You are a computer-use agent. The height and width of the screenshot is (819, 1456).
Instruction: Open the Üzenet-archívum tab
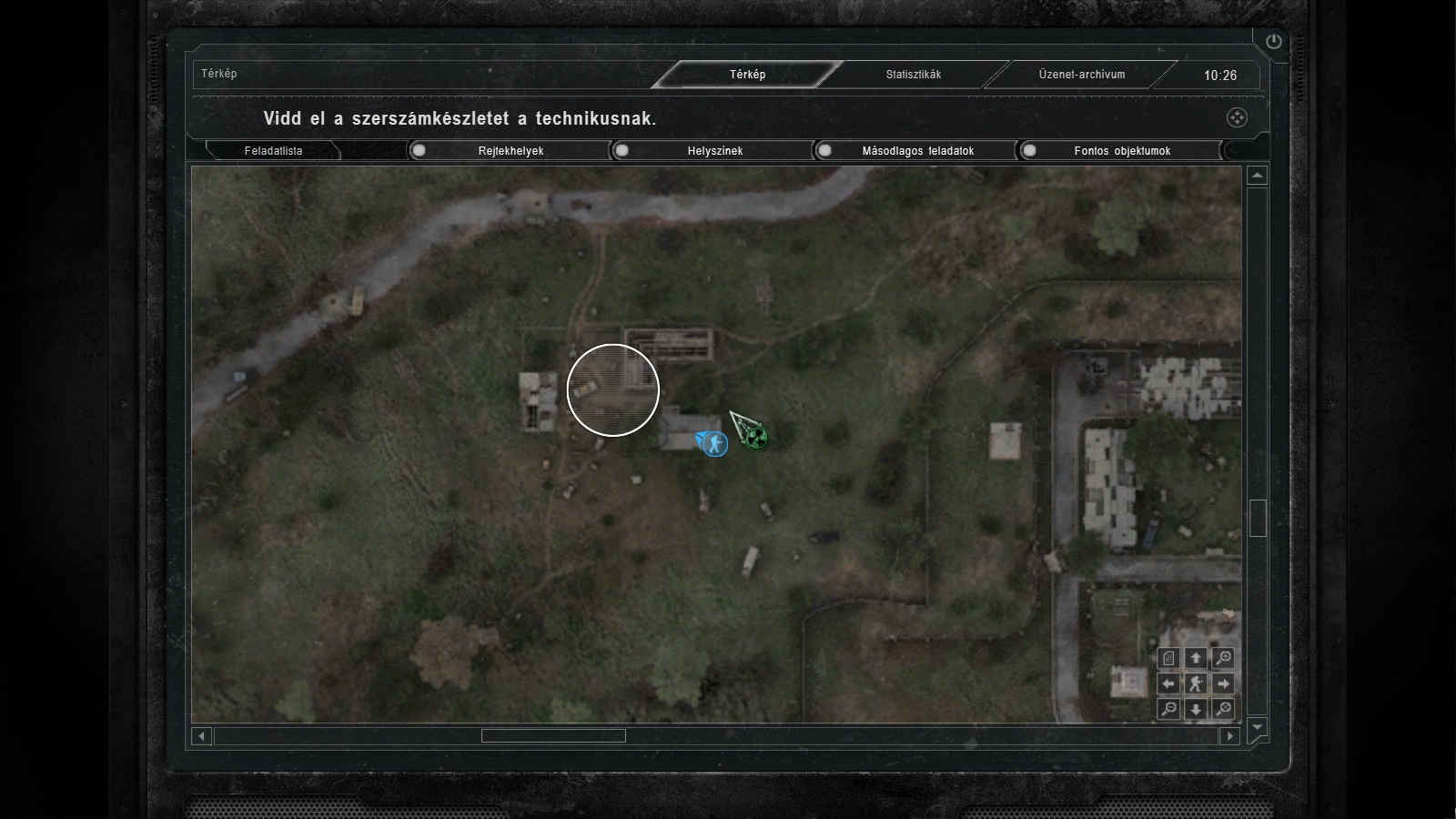[x=1081, y=75]
